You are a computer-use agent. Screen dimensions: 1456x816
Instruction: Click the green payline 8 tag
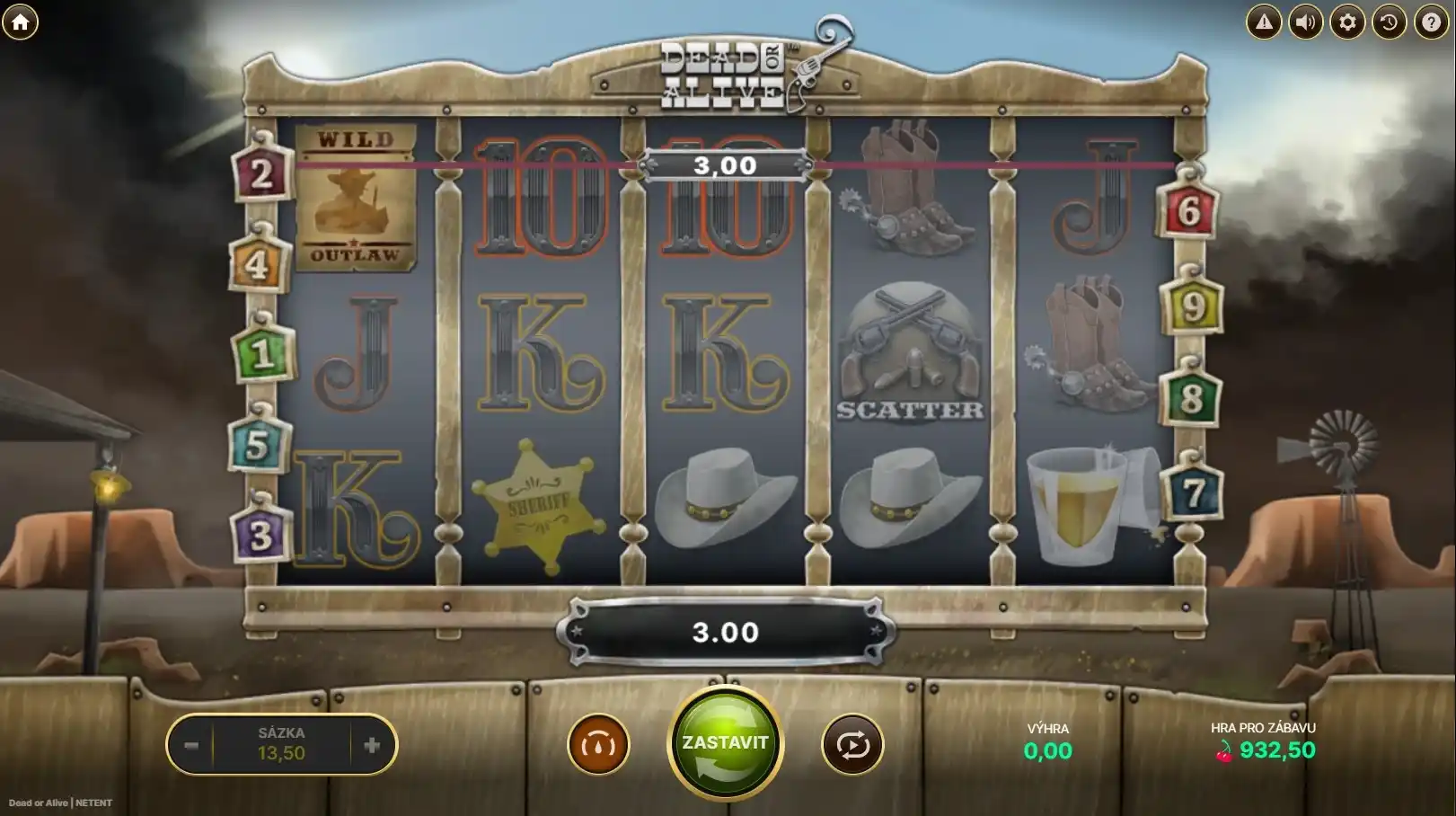1191,398
